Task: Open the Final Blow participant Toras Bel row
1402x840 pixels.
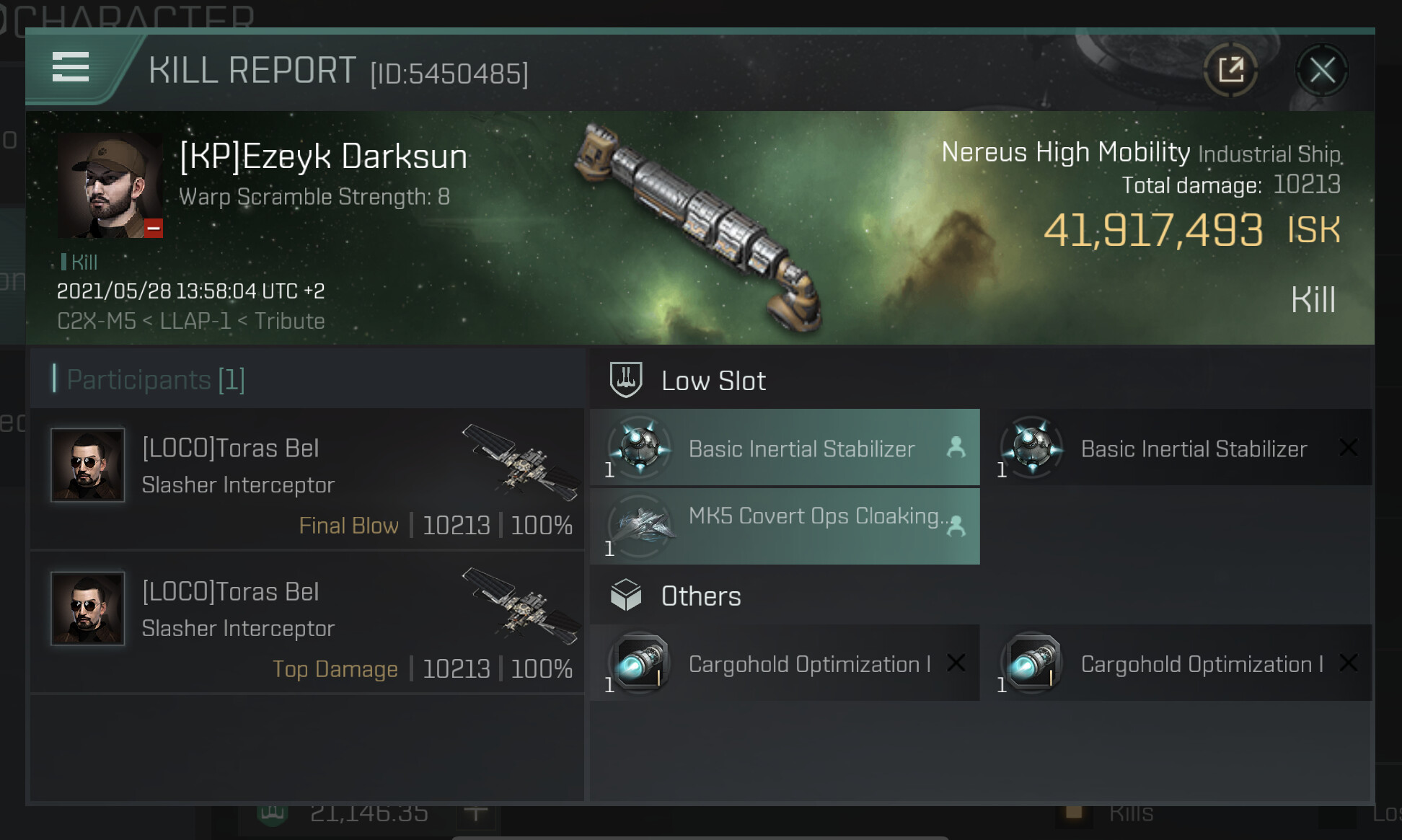Action: pos(307,479)
